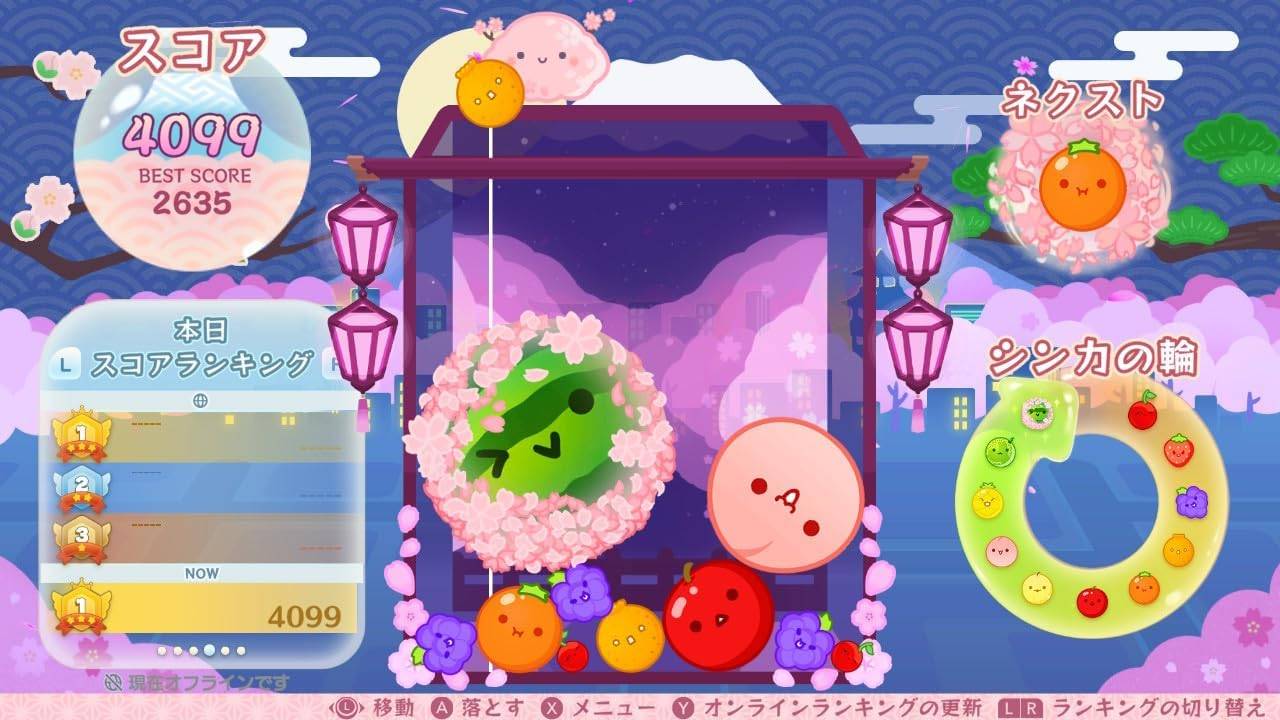The image size is (1280, 720).
Task: Select the watermelon icon atop the Shinka no Wa
Action: [x=1036, y=414]
